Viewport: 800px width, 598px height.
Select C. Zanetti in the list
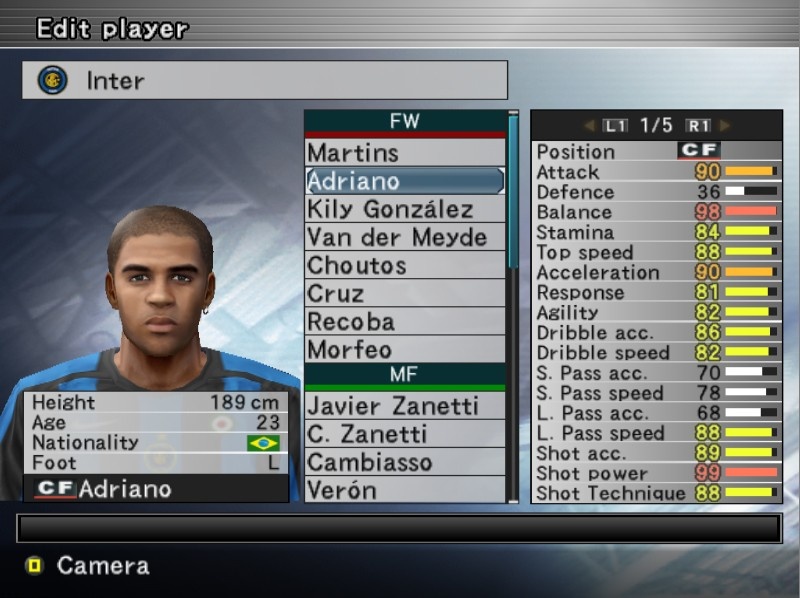pyautogui.click(x=404, y=434)
